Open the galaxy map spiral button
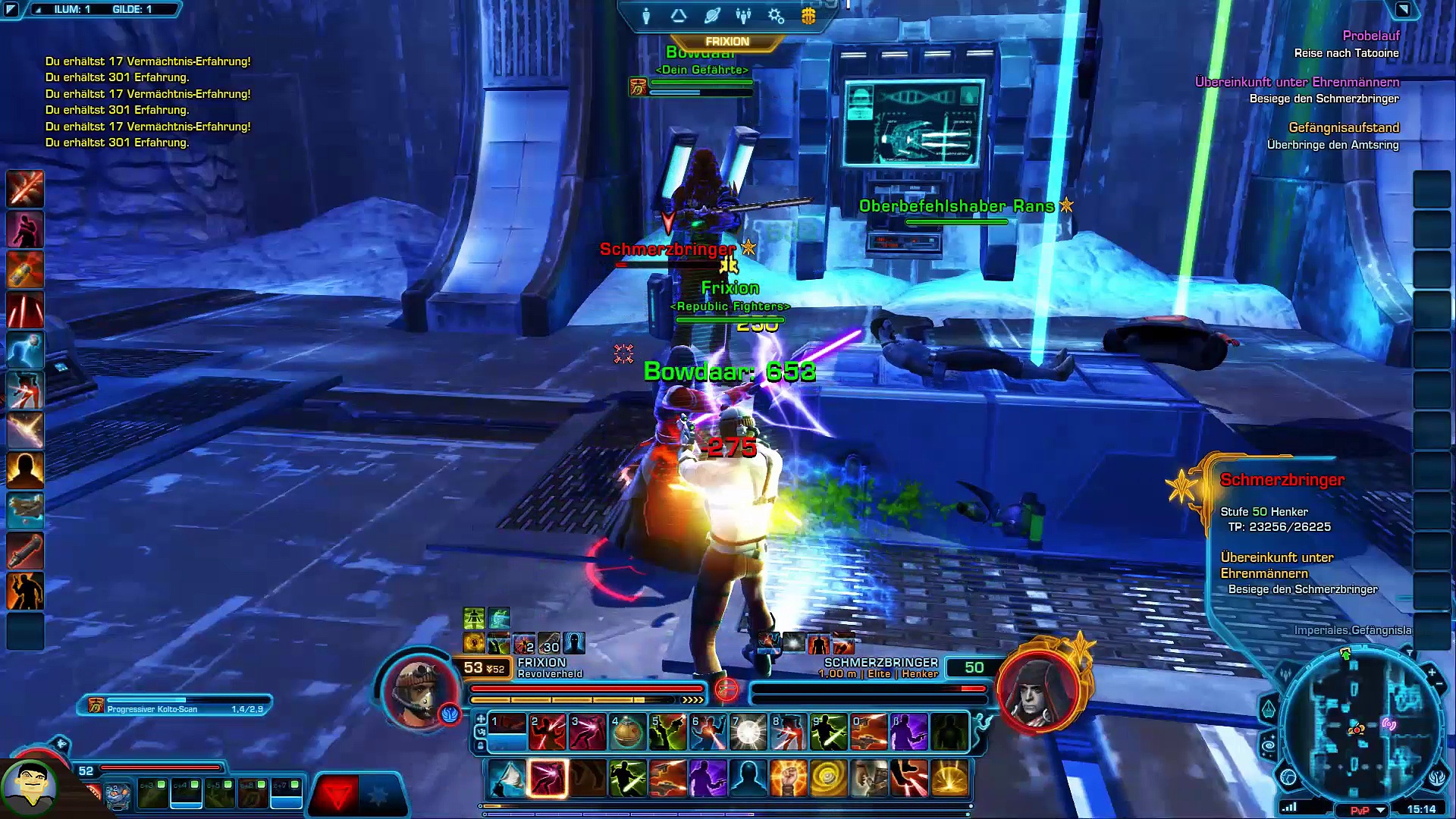 click(1269, 746)
